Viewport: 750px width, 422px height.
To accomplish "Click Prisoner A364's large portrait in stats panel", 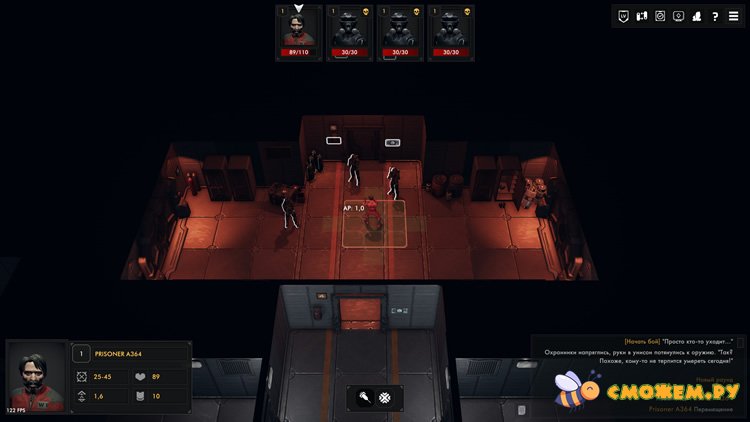I will tap(37, 378).
